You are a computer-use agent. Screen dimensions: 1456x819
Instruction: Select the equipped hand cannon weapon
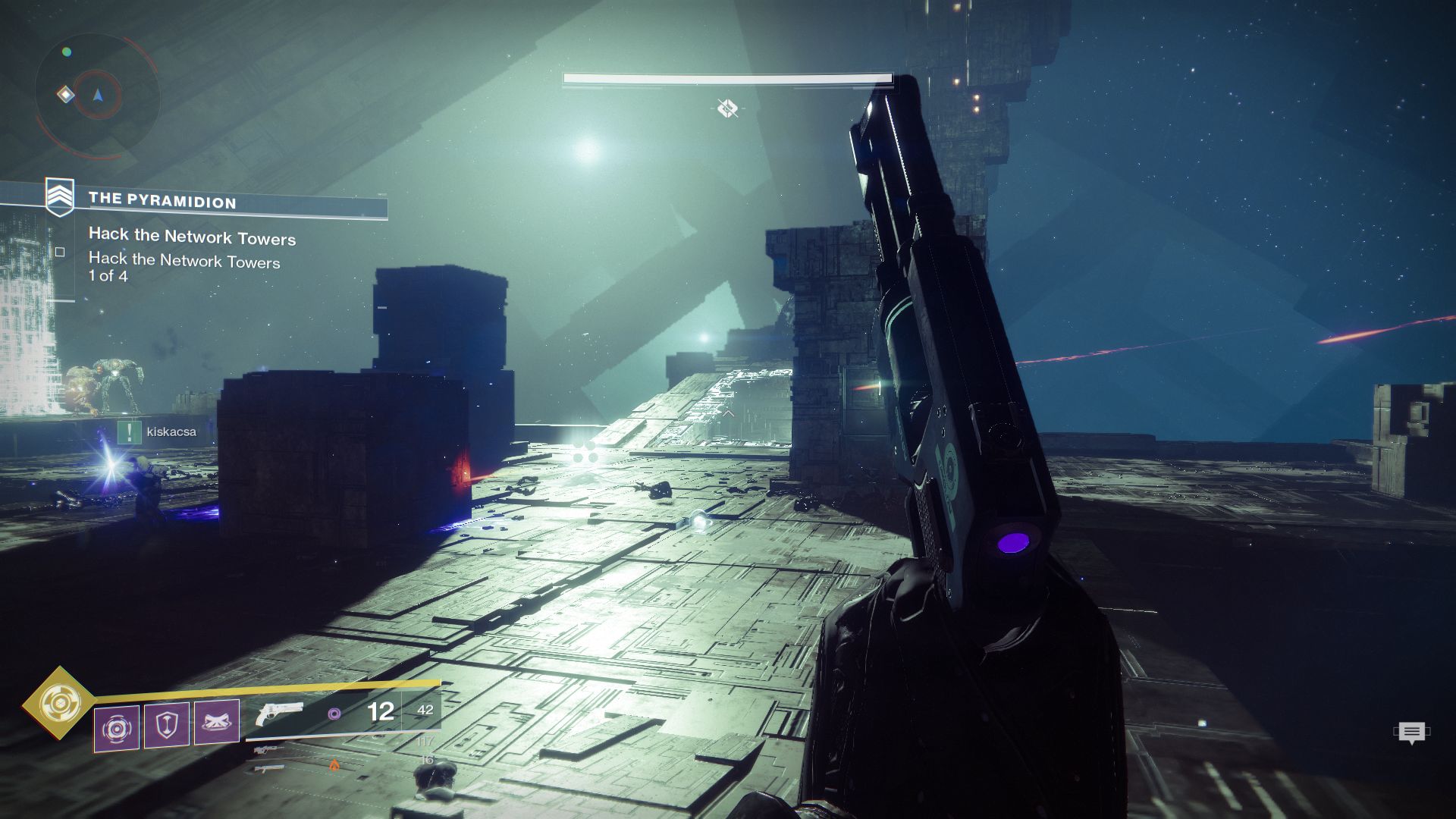[x=281, y=714]
